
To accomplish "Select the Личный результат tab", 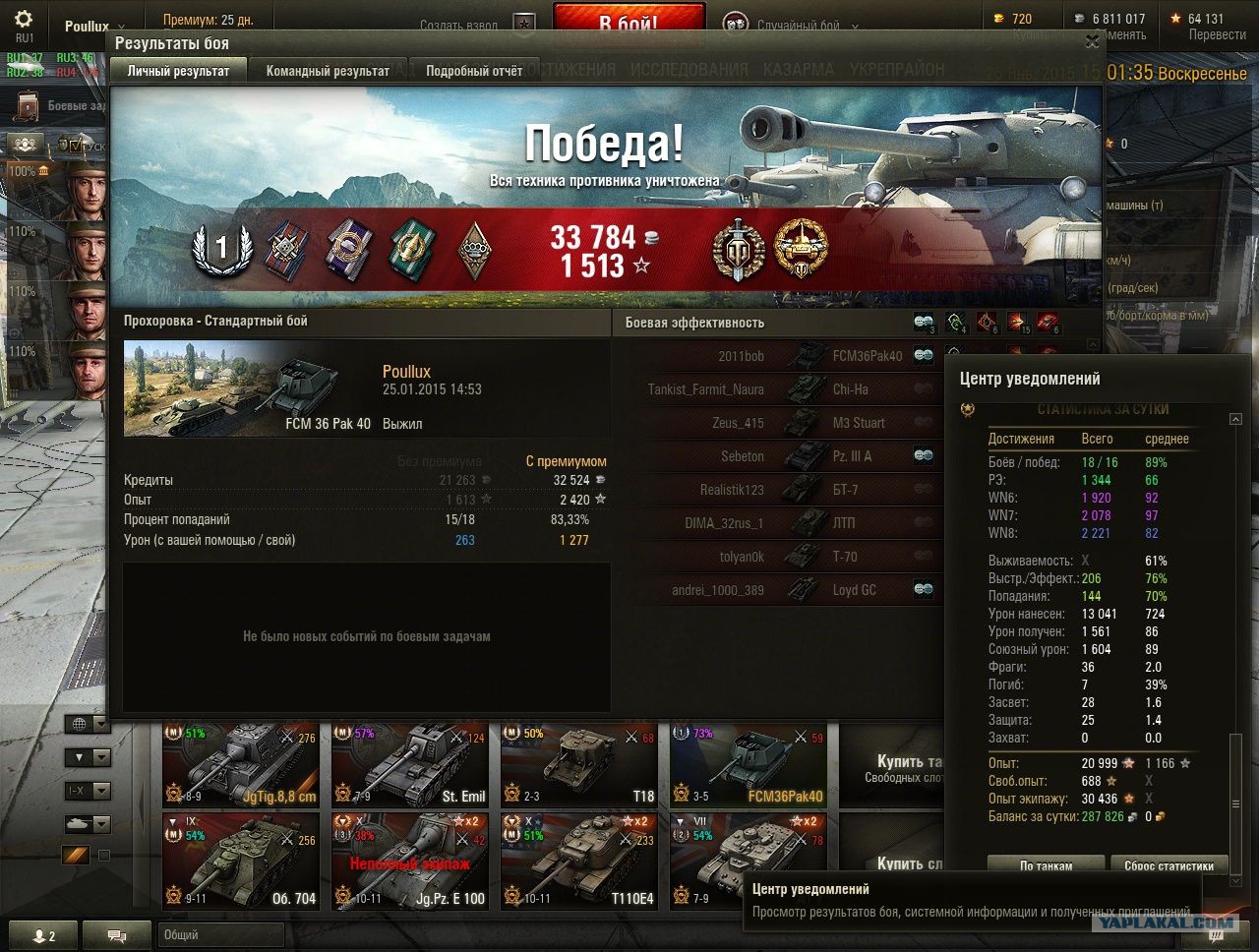I will 178,71.
